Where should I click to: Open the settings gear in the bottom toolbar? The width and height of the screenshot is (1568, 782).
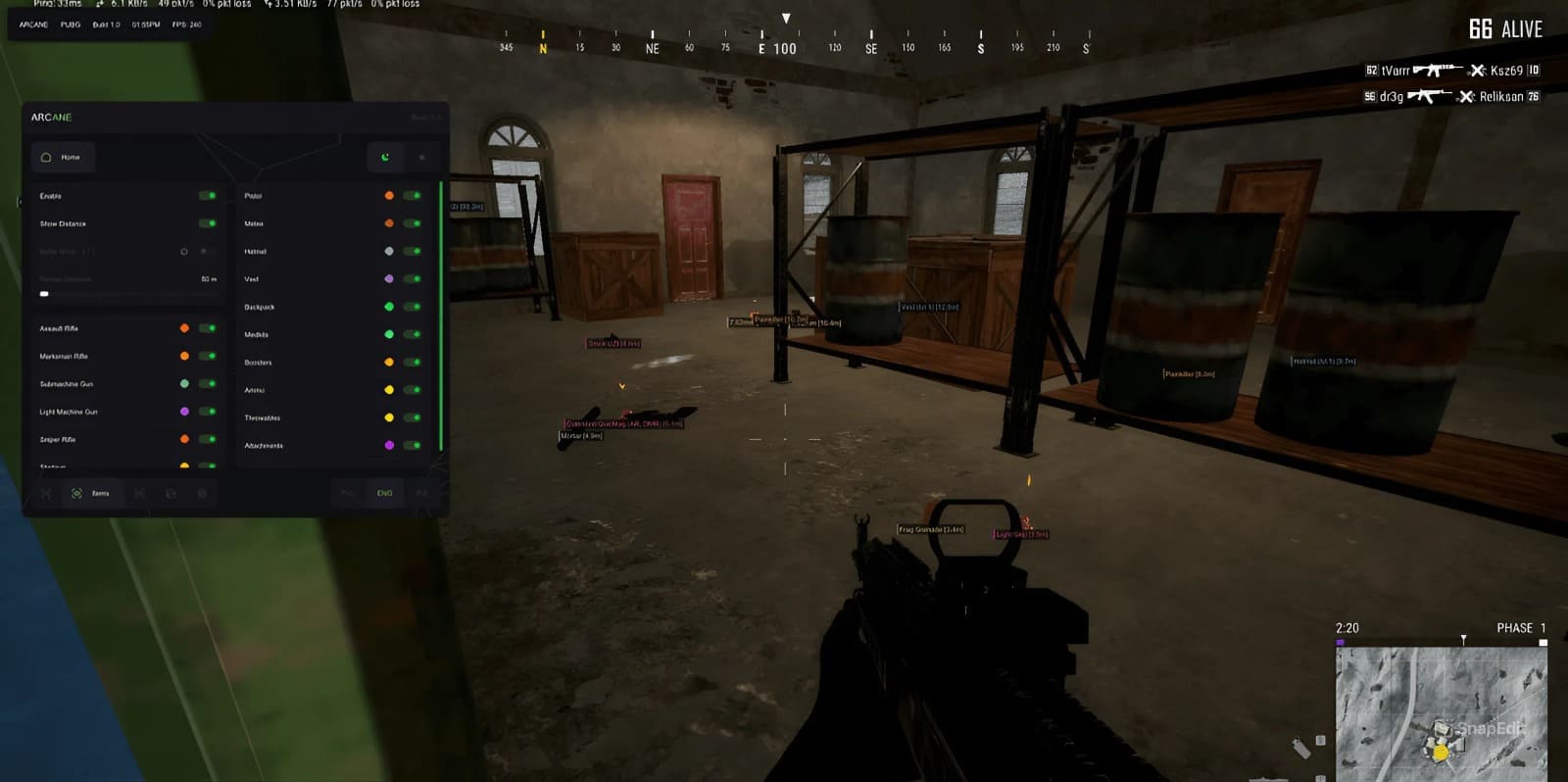pyautogui.click(x=203, y=493)
